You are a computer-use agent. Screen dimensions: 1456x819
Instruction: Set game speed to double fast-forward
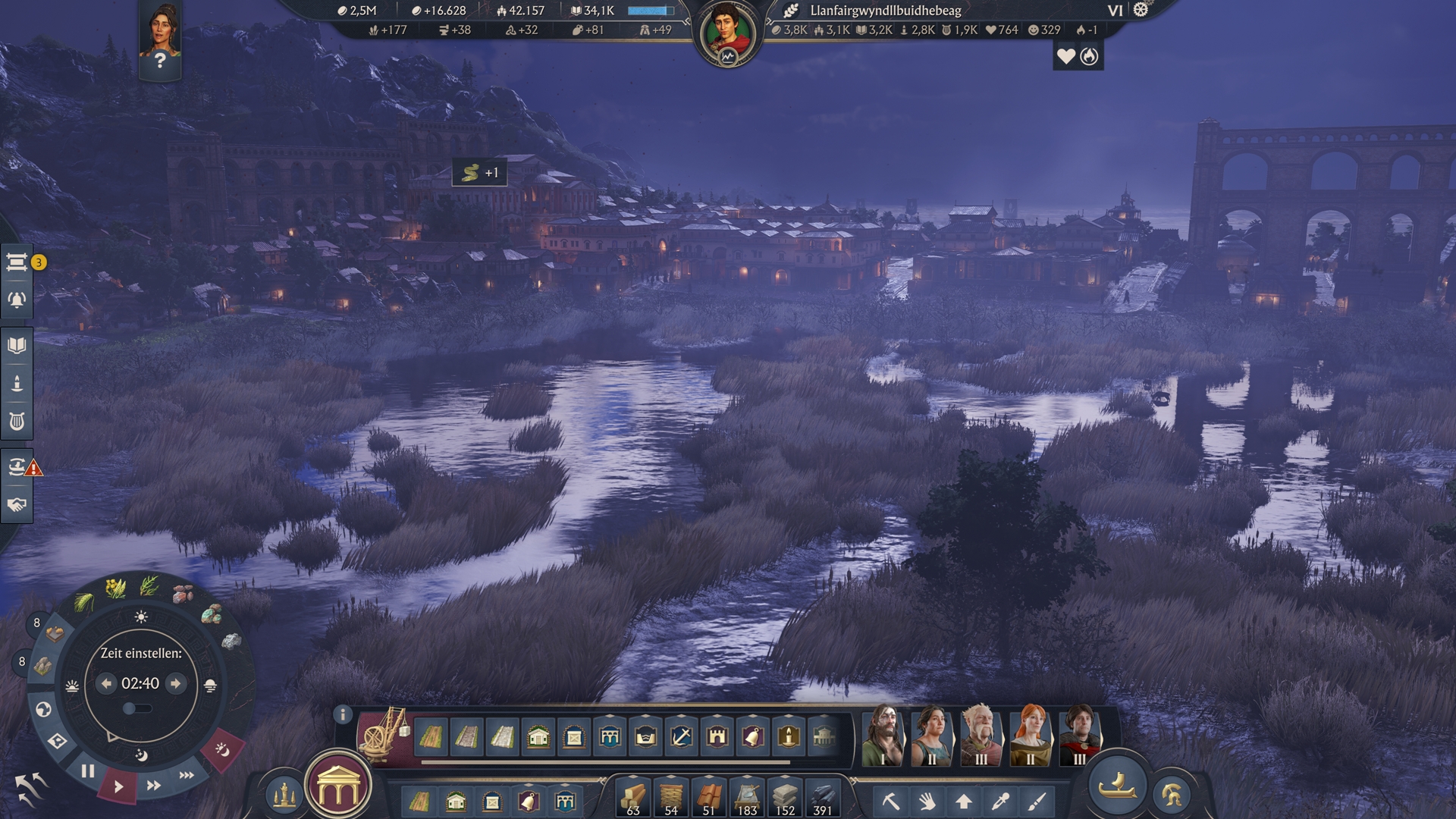pyautogui.click(x=153, y=786)
